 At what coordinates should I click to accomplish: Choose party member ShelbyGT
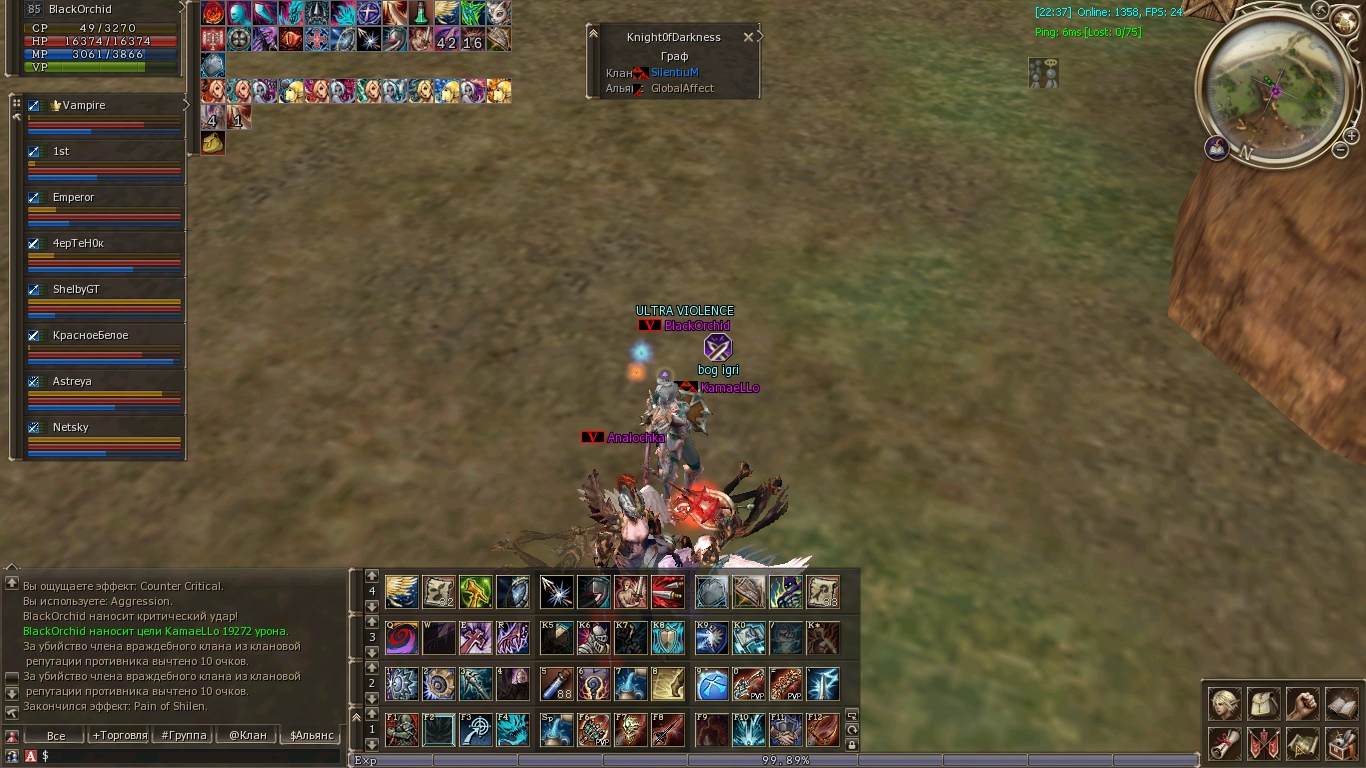[x=76, y=289]
